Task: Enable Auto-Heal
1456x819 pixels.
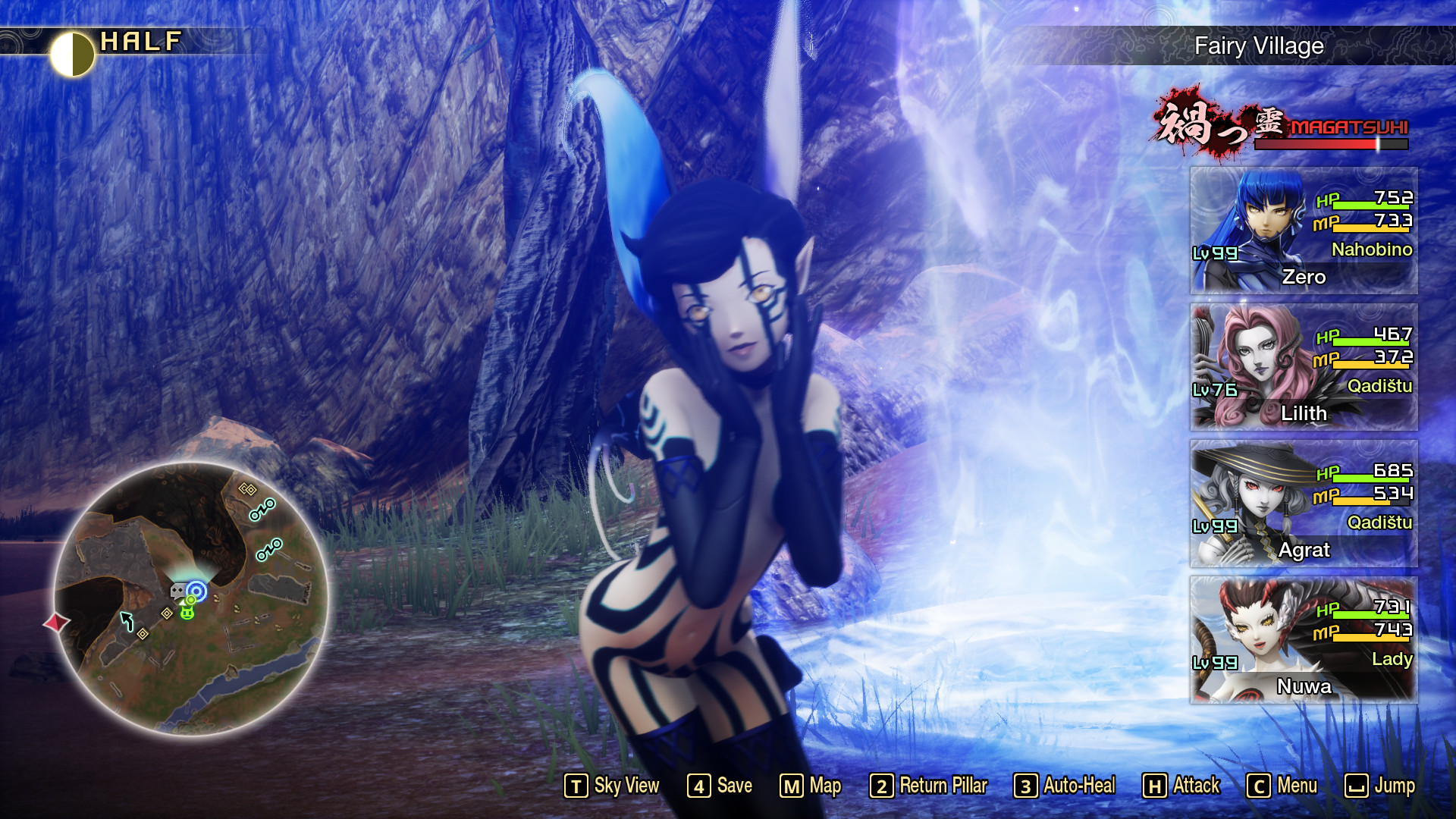Action: click(x=1067, y=786)
